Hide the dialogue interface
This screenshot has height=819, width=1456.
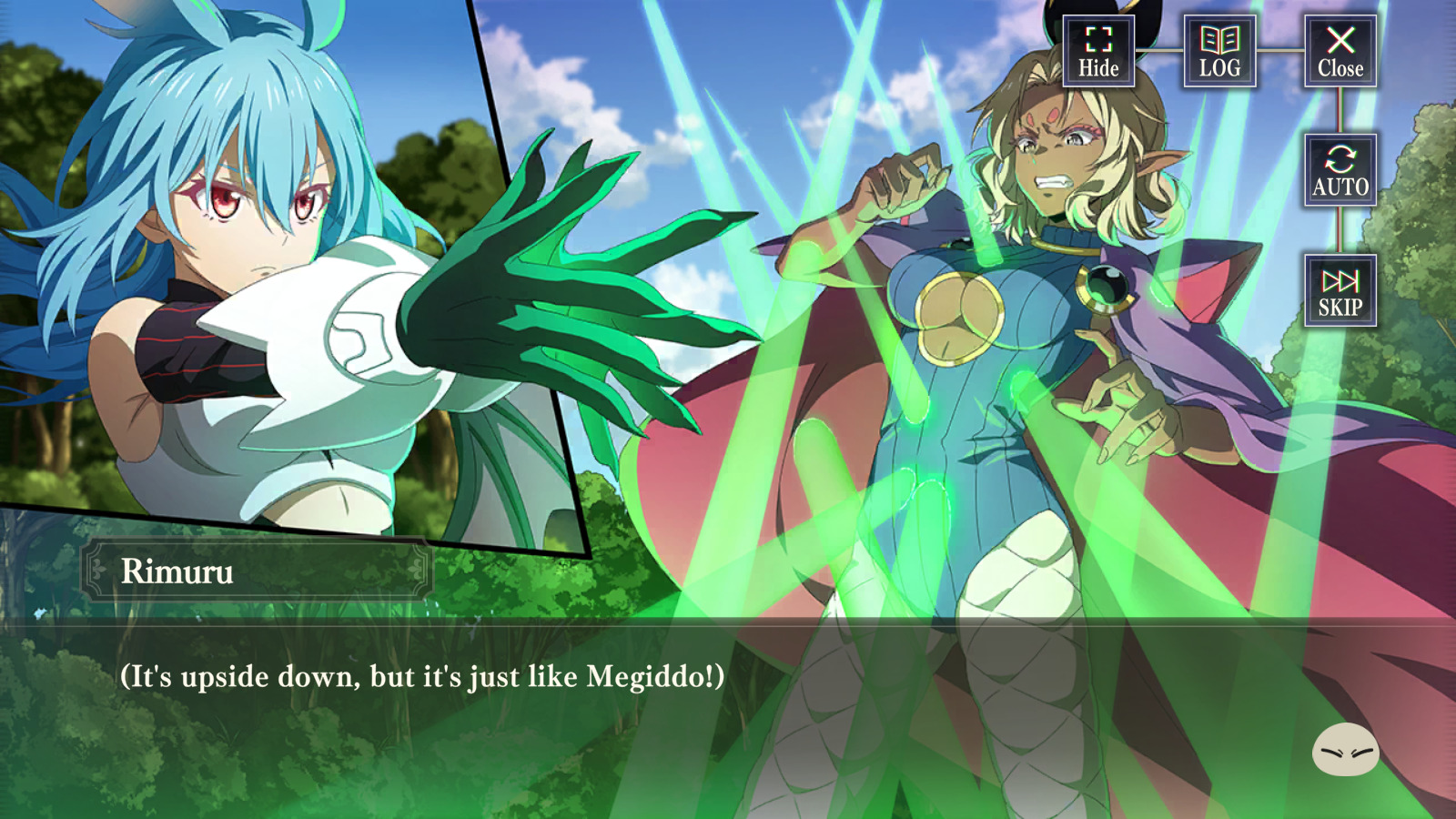coord(1098,52)
